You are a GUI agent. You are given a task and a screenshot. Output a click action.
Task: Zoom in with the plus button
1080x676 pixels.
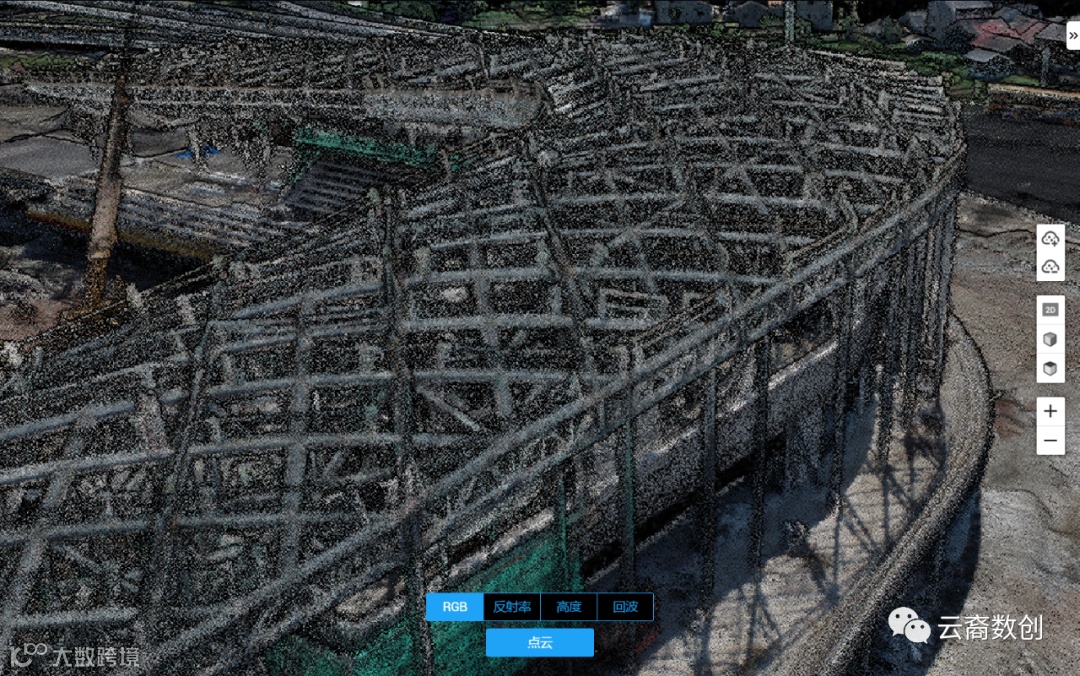click(x=1050, y=411)
